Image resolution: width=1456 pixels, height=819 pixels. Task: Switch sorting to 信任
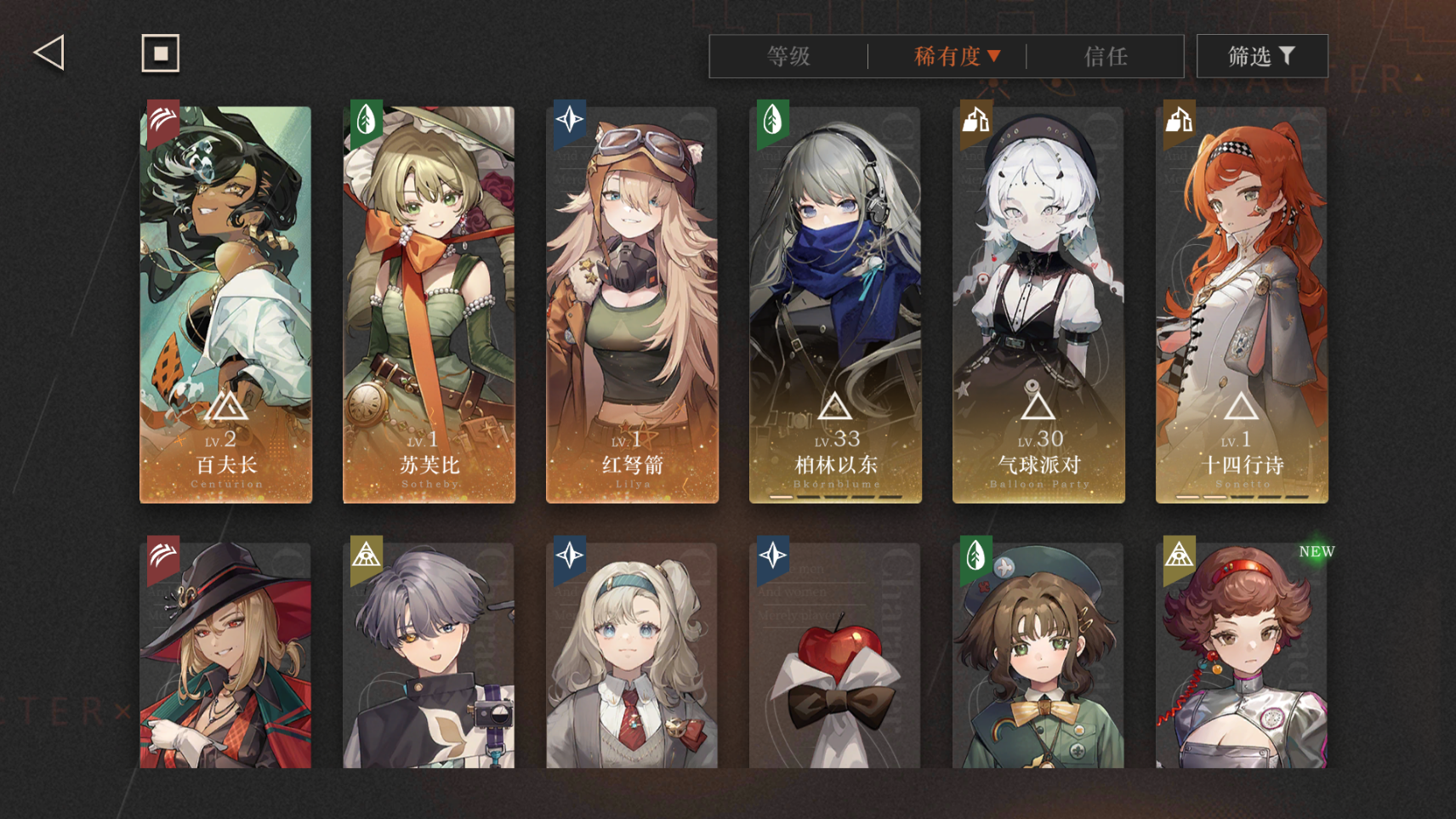coord(1106,57)
